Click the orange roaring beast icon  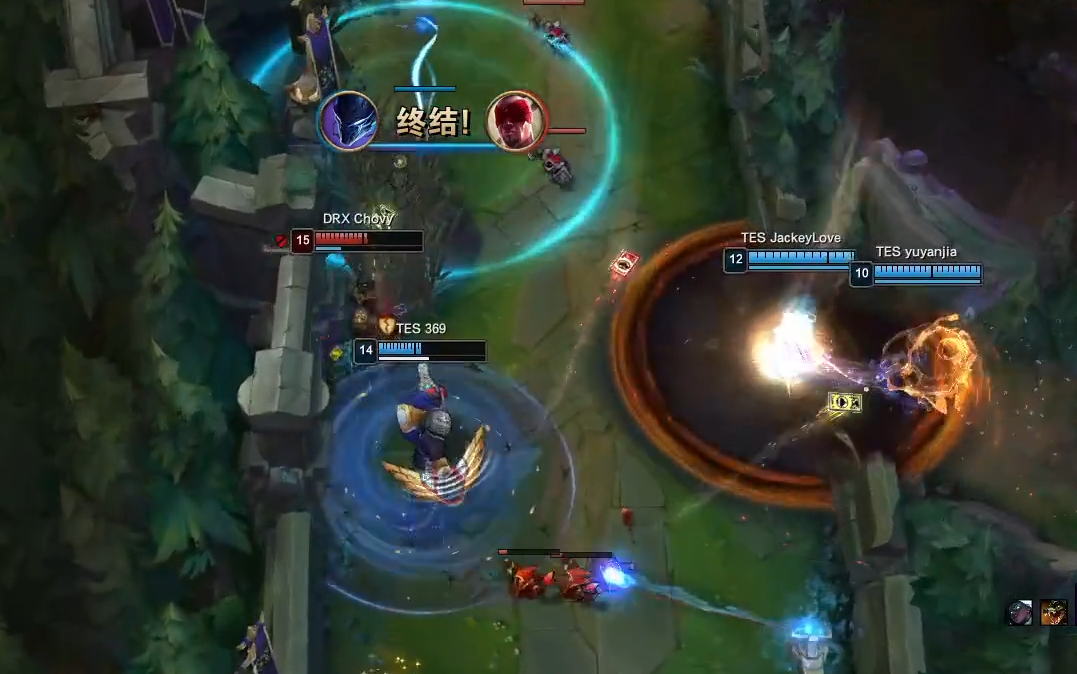click(x=1053, y=612)
